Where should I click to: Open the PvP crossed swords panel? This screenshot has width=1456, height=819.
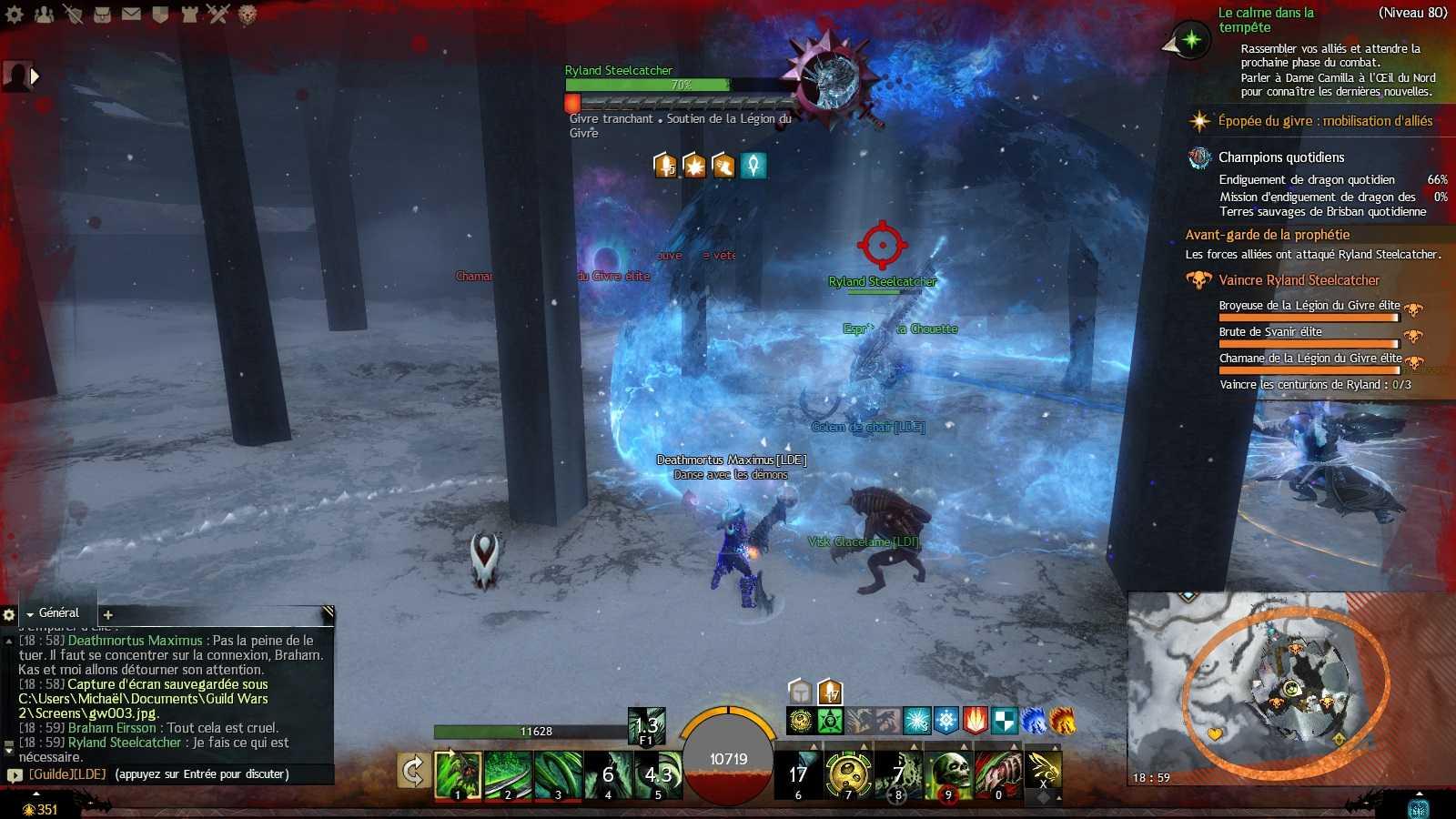(x=218, y=14)
